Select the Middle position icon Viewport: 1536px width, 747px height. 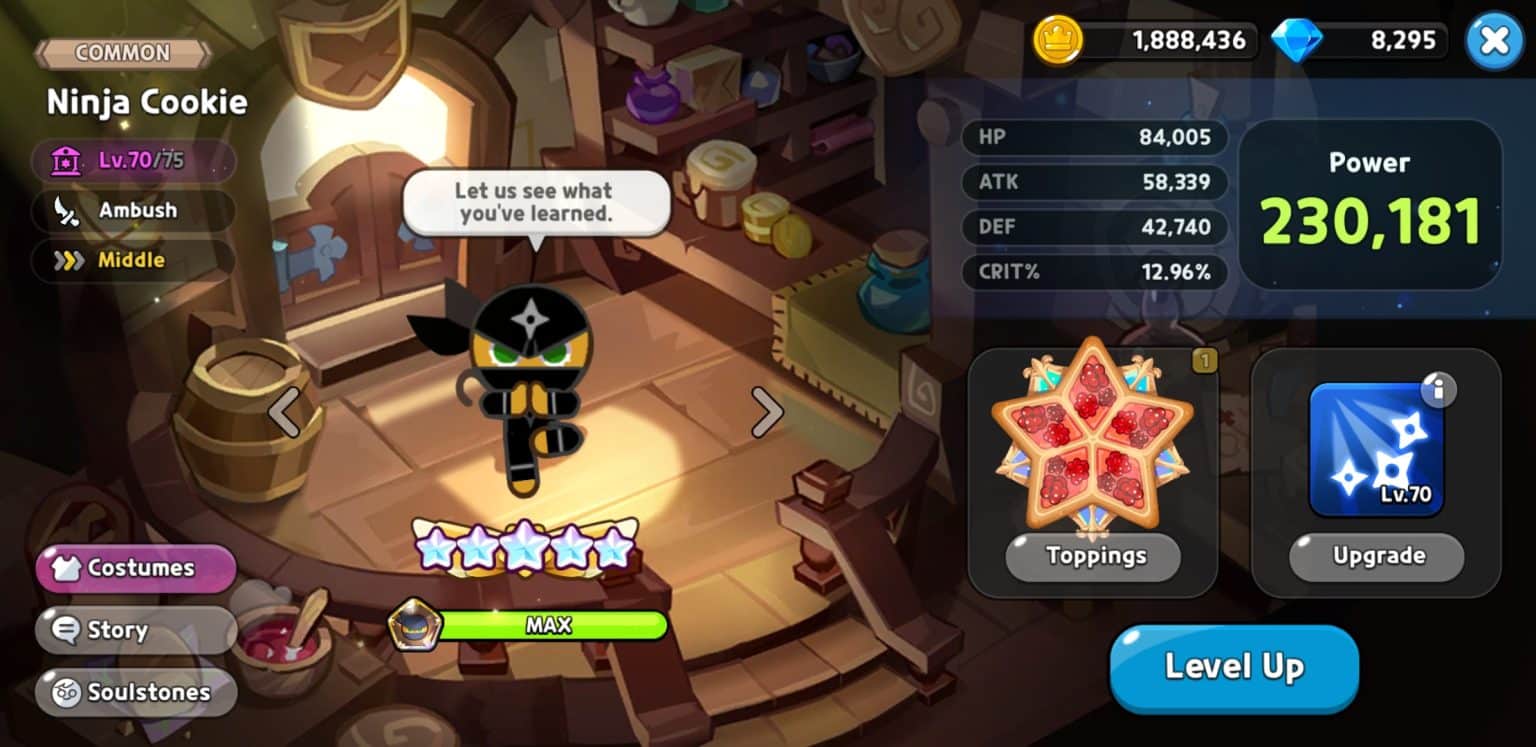pos(66,261)
